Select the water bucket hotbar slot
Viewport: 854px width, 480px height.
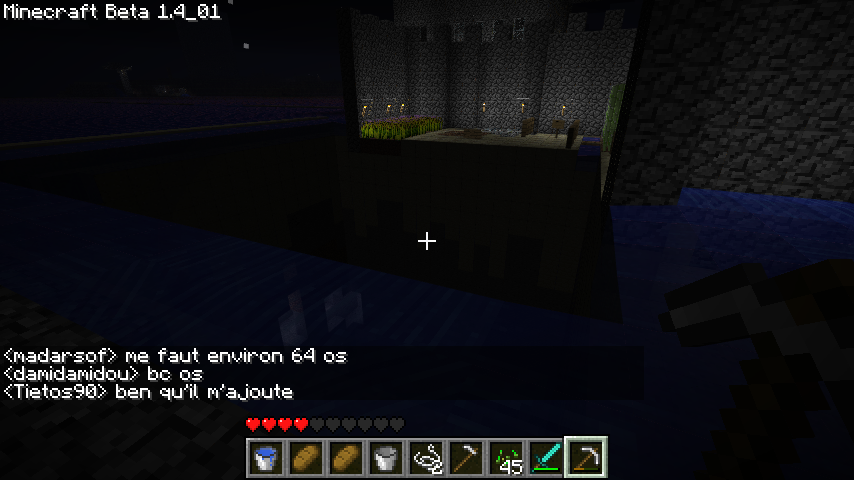pos(266,458)
